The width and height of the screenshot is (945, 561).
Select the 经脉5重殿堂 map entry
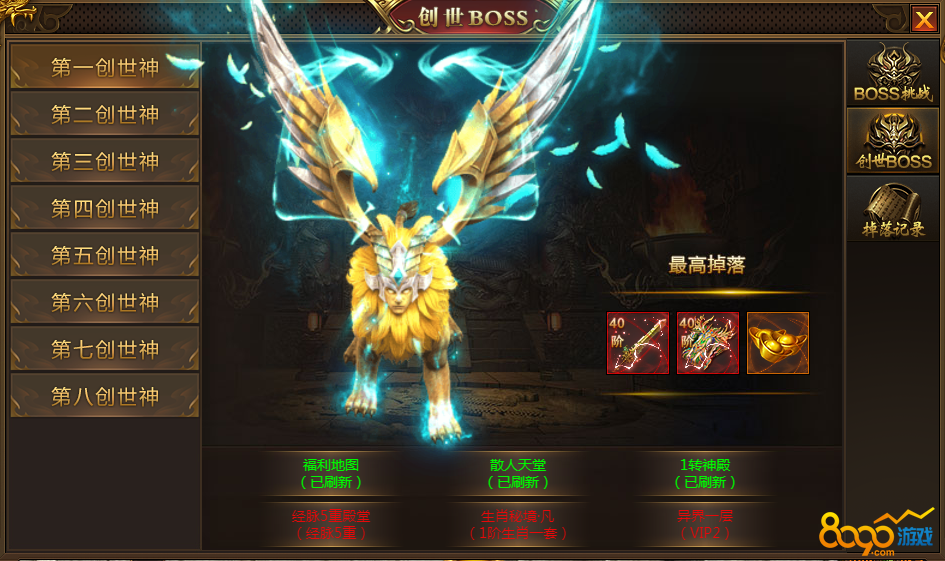coord(331,525)
